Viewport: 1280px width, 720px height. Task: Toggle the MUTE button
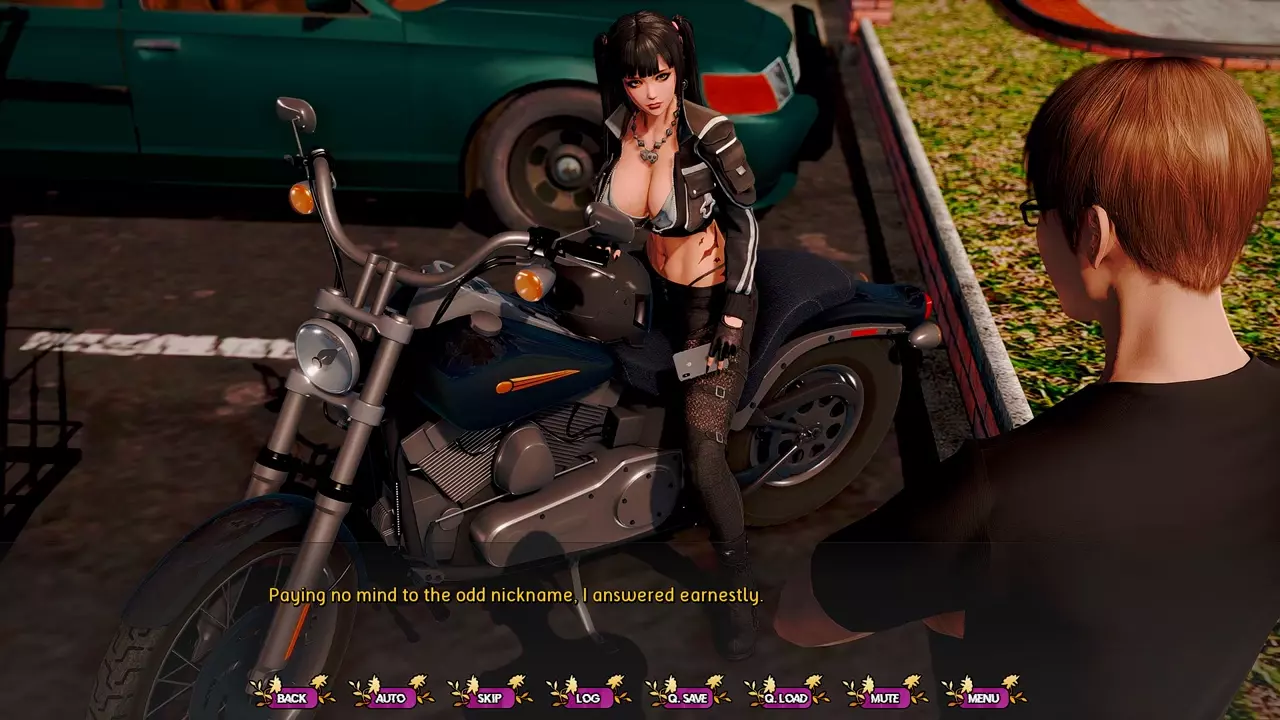click(885, 697)
